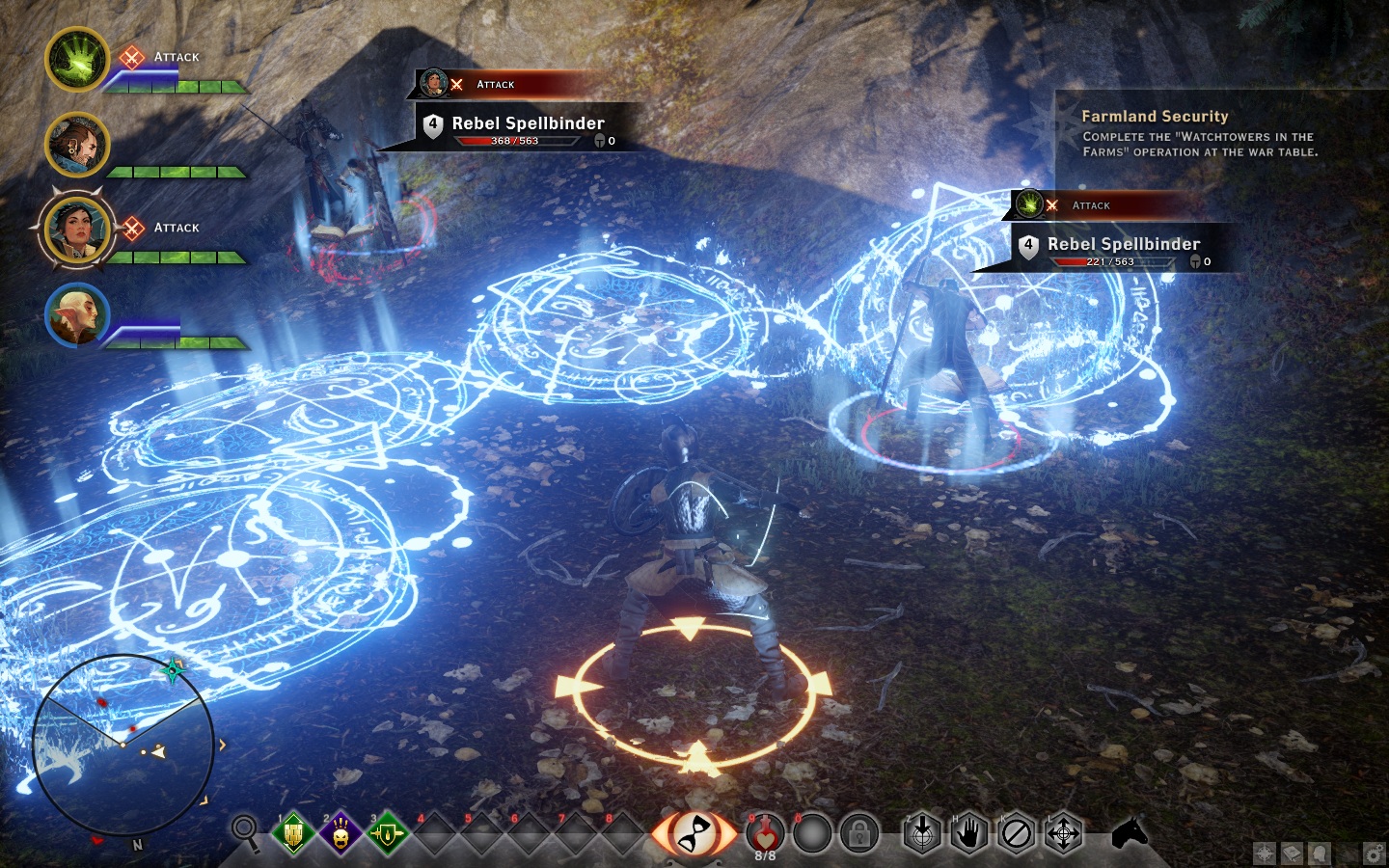Order party to hold position
Viewport: 1389px width, 868px height.
pyautogui.click(x=969, y=833)
